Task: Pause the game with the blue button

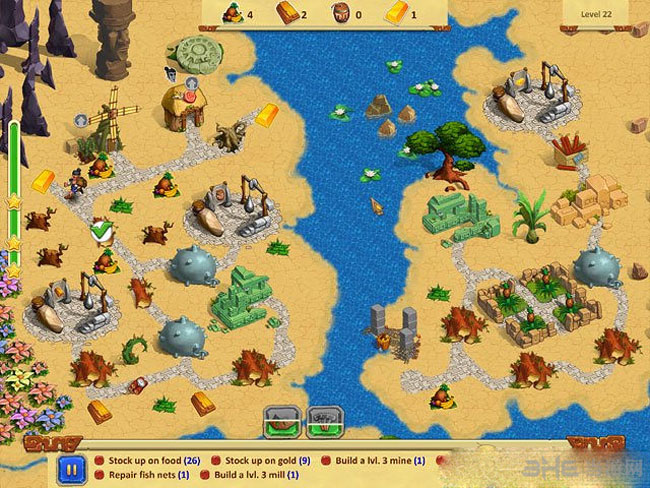Action: coord(70,468)
